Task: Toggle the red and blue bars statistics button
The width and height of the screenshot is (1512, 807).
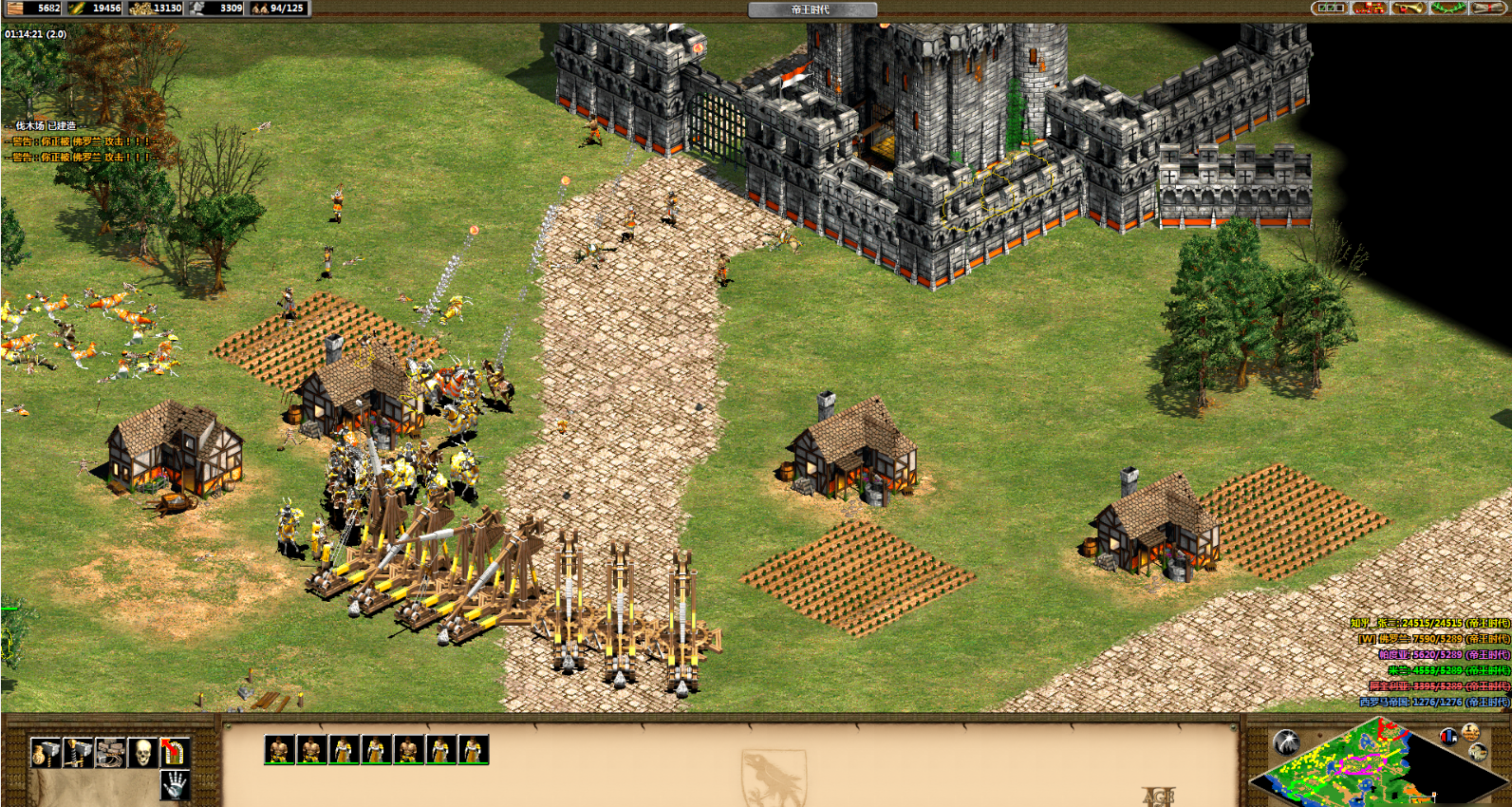Action: pos(1448,736)
